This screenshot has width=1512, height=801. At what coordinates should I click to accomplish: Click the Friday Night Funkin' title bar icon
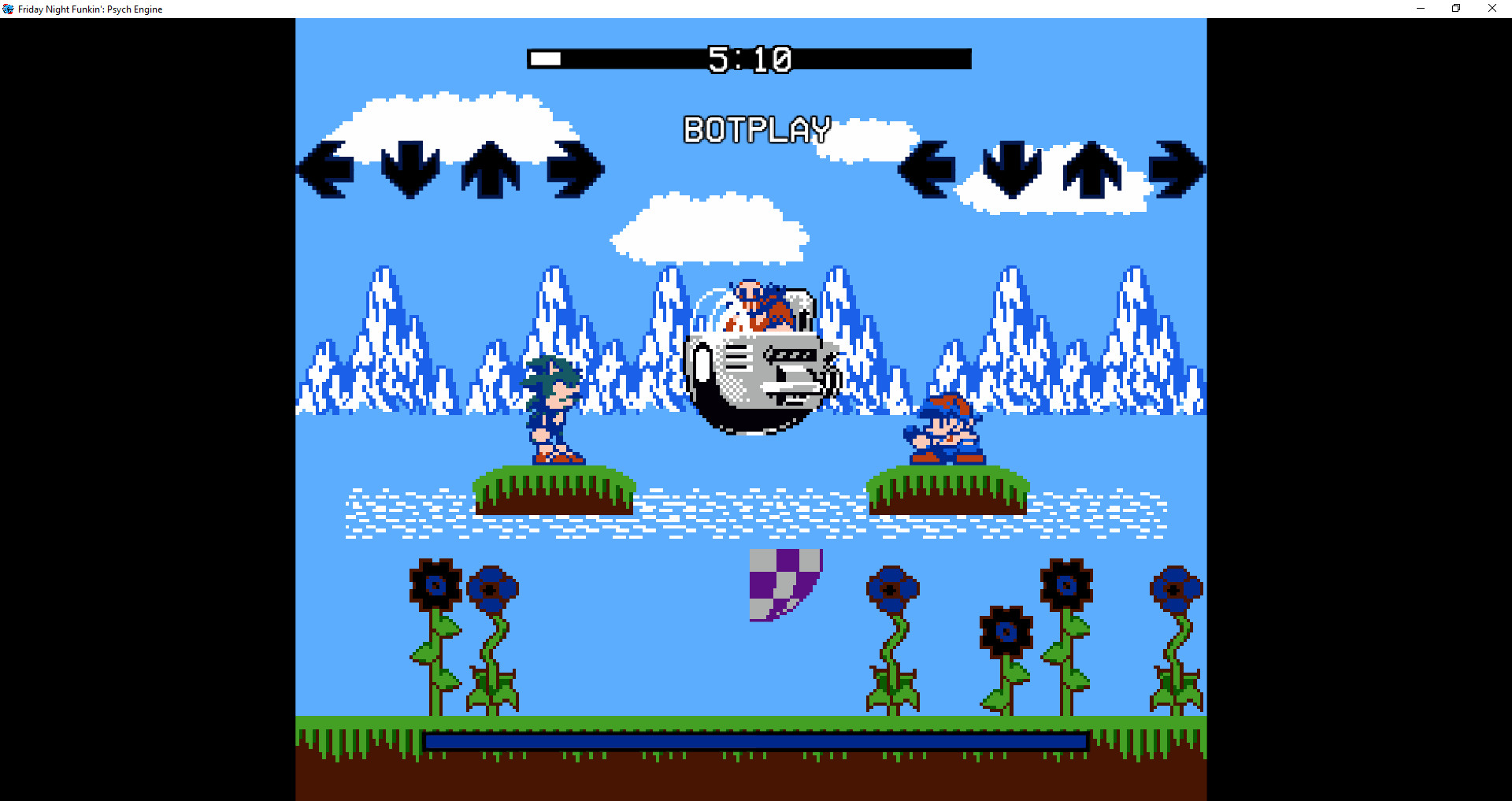(x=9, y=9)
